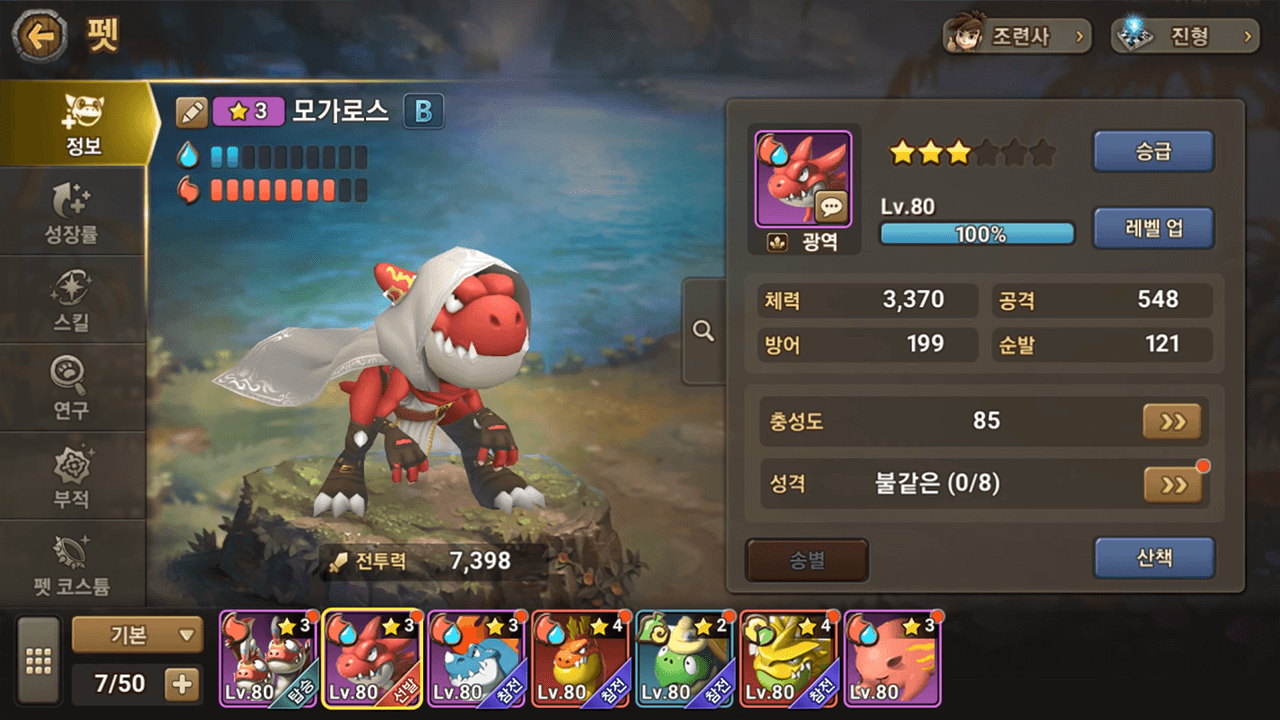Image resolution: width=1280 pixels, height=720 pixels.
Task: Switch to the 스킬 tab
Action: click(73, 300)
